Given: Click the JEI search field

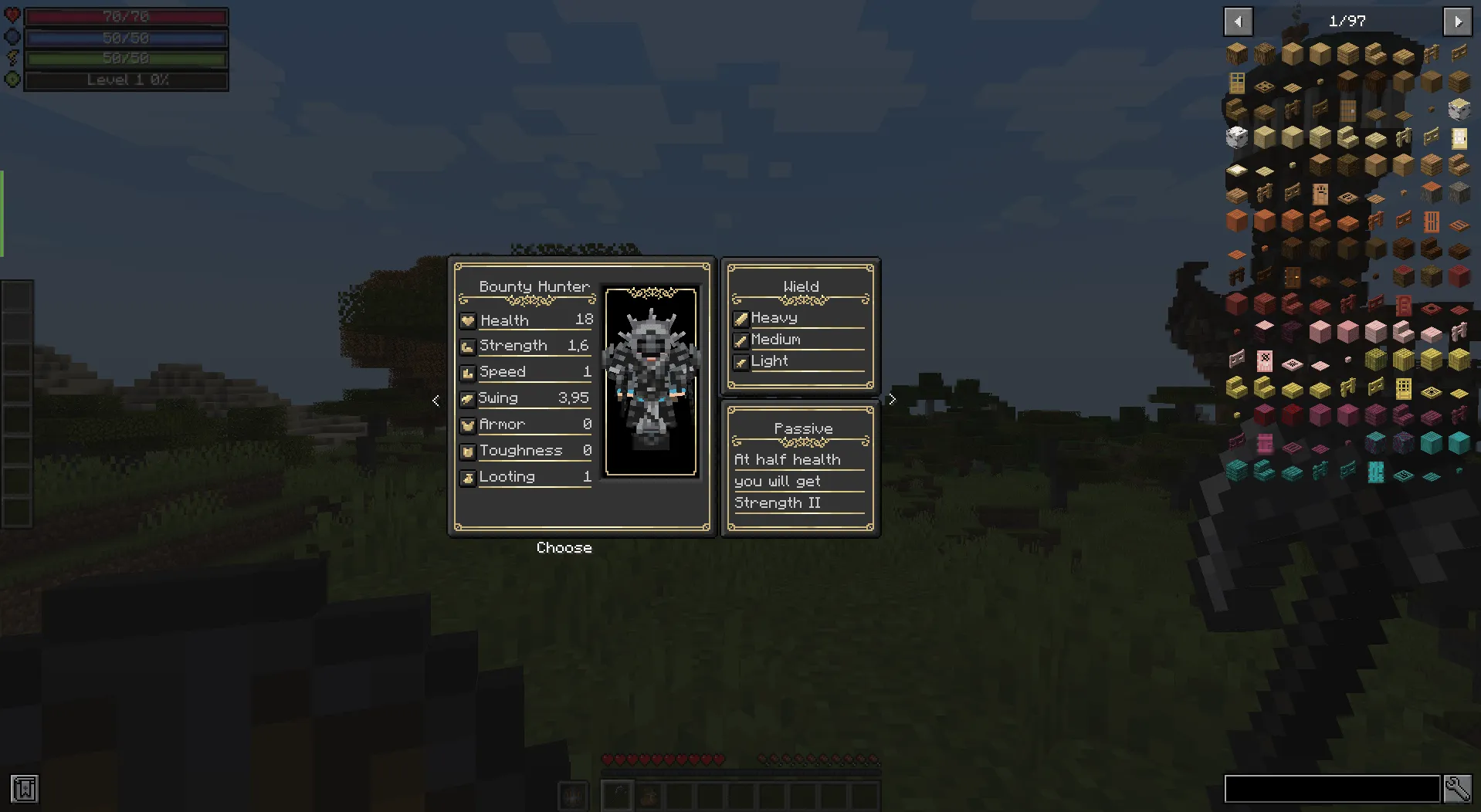Looking at the screenshot, I should click(x=1332, y=789).
